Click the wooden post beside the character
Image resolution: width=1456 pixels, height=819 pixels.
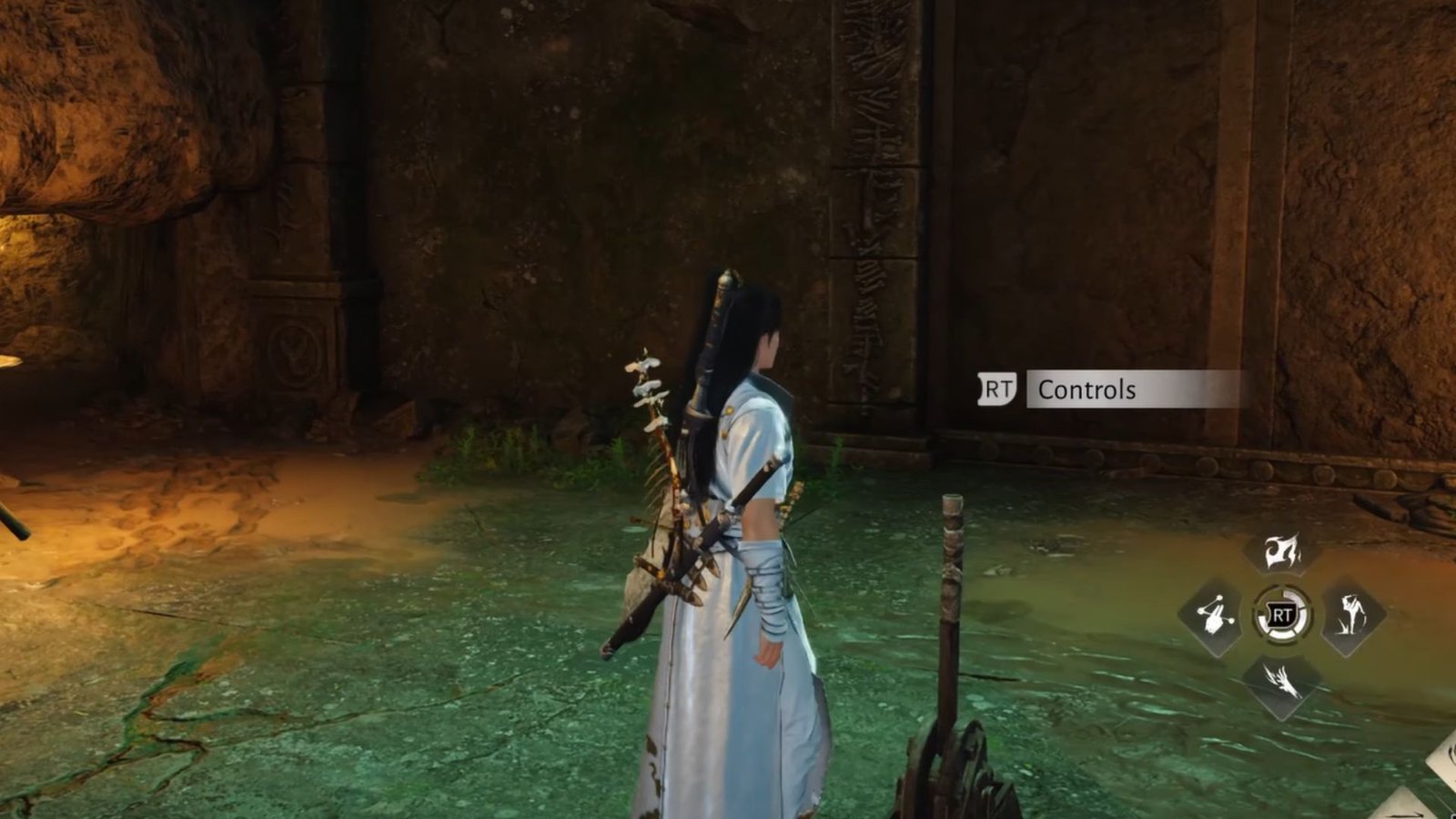[x=951, y=564]
